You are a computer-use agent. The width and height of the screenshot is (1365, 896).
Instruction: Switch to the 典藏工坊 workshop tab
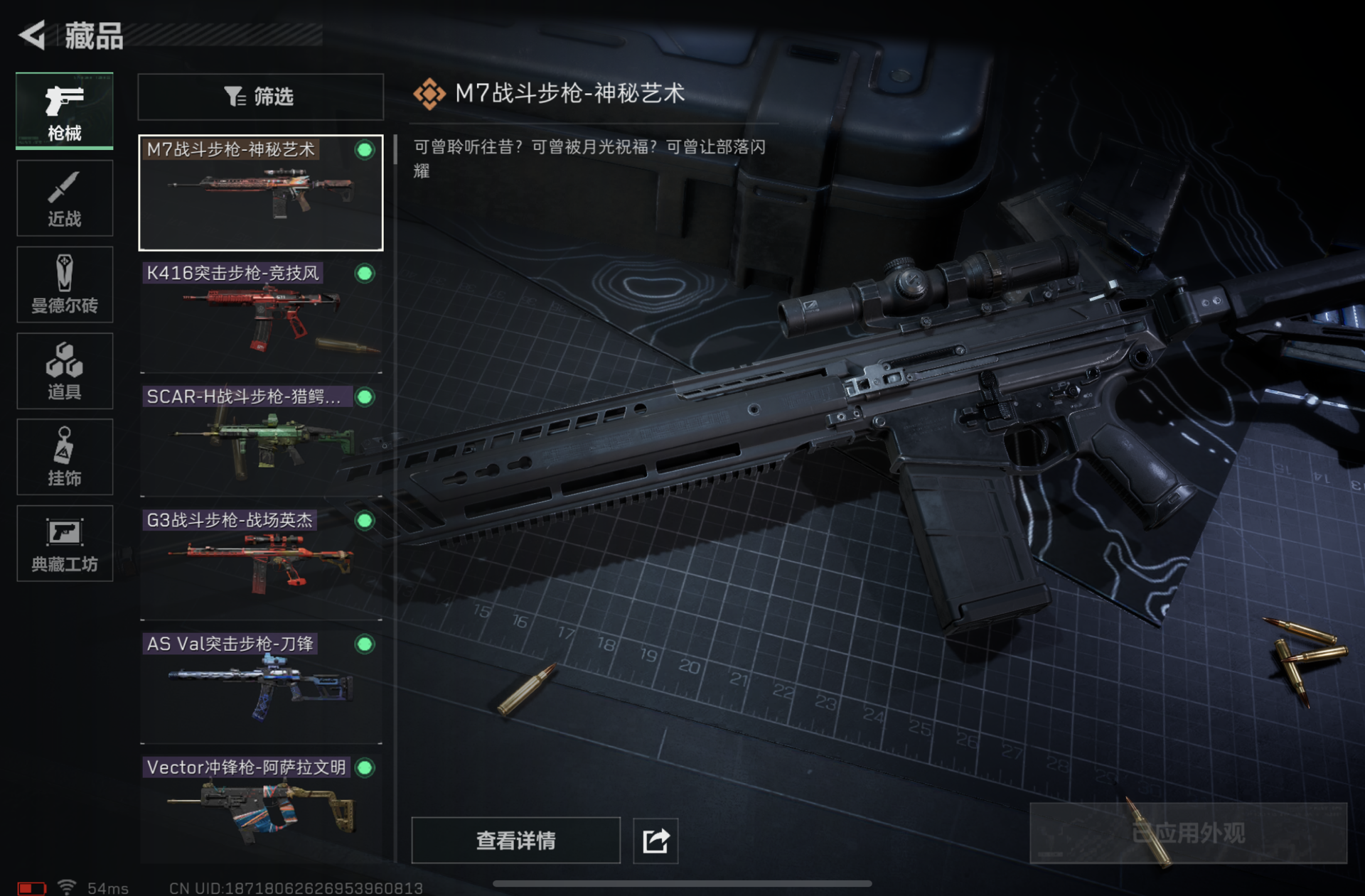(65, 544)
